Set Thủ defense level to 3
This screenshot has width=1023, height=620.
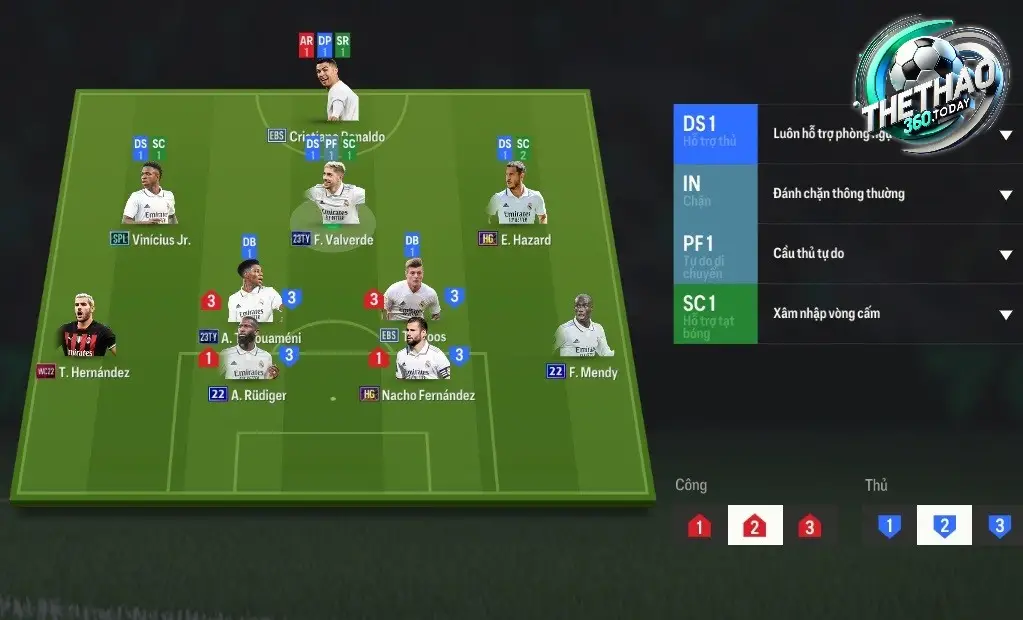[998, 526]
